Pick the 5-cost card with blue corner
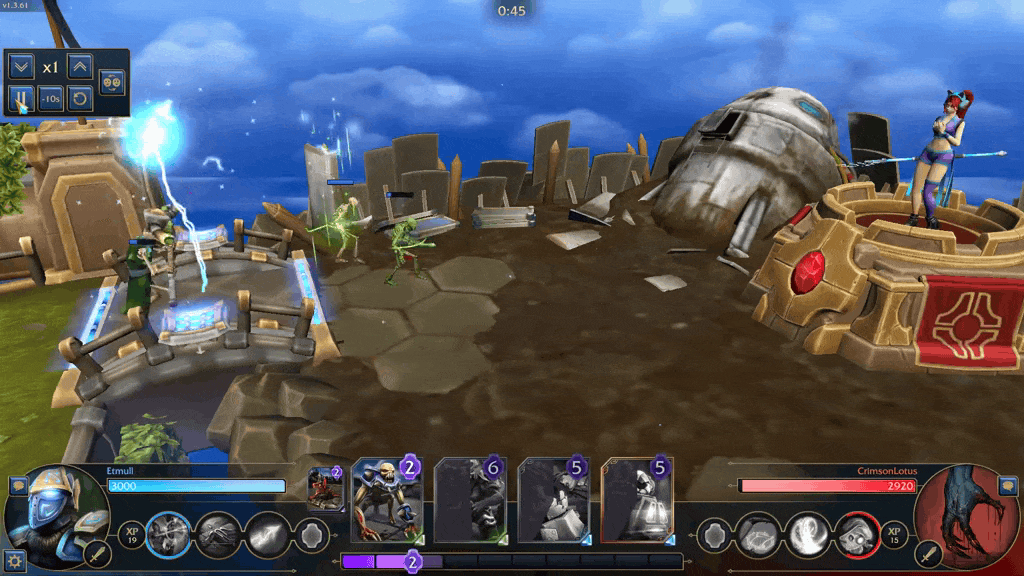1024x576 pixels. [x=553, y=500]
